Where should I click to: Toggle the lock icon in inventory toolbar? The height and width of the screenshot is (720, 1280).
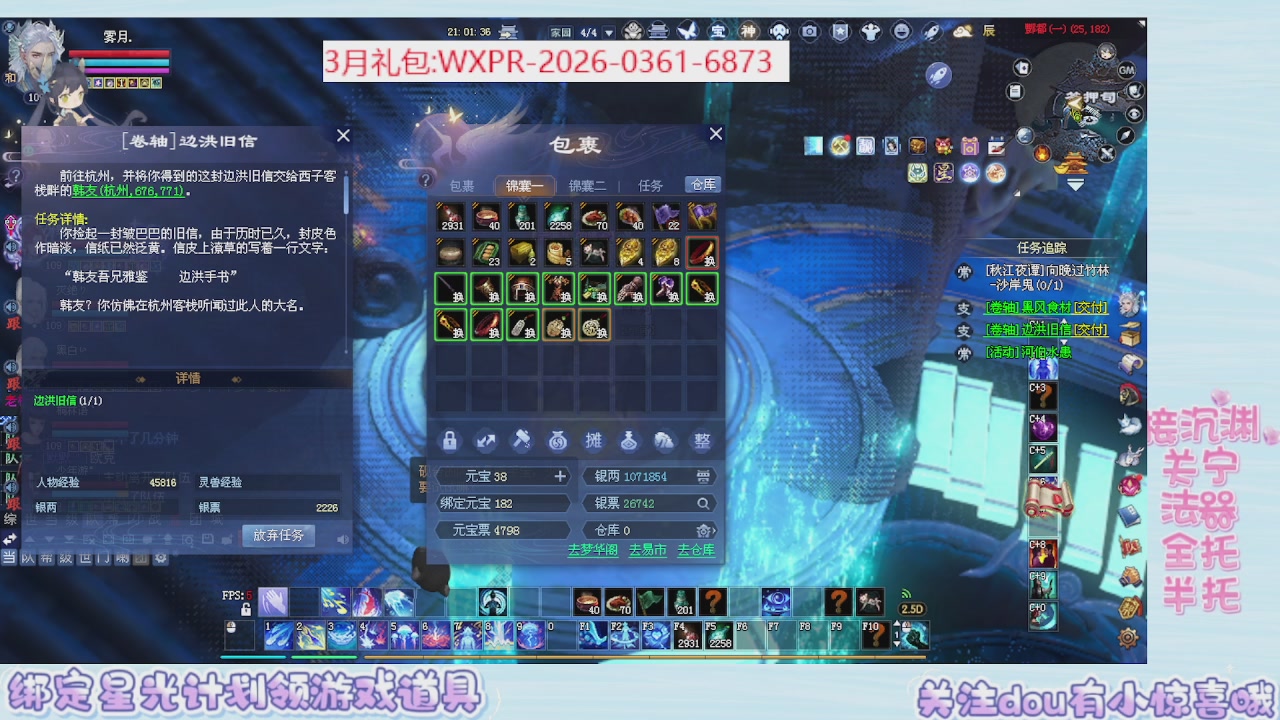click(450, 441)
